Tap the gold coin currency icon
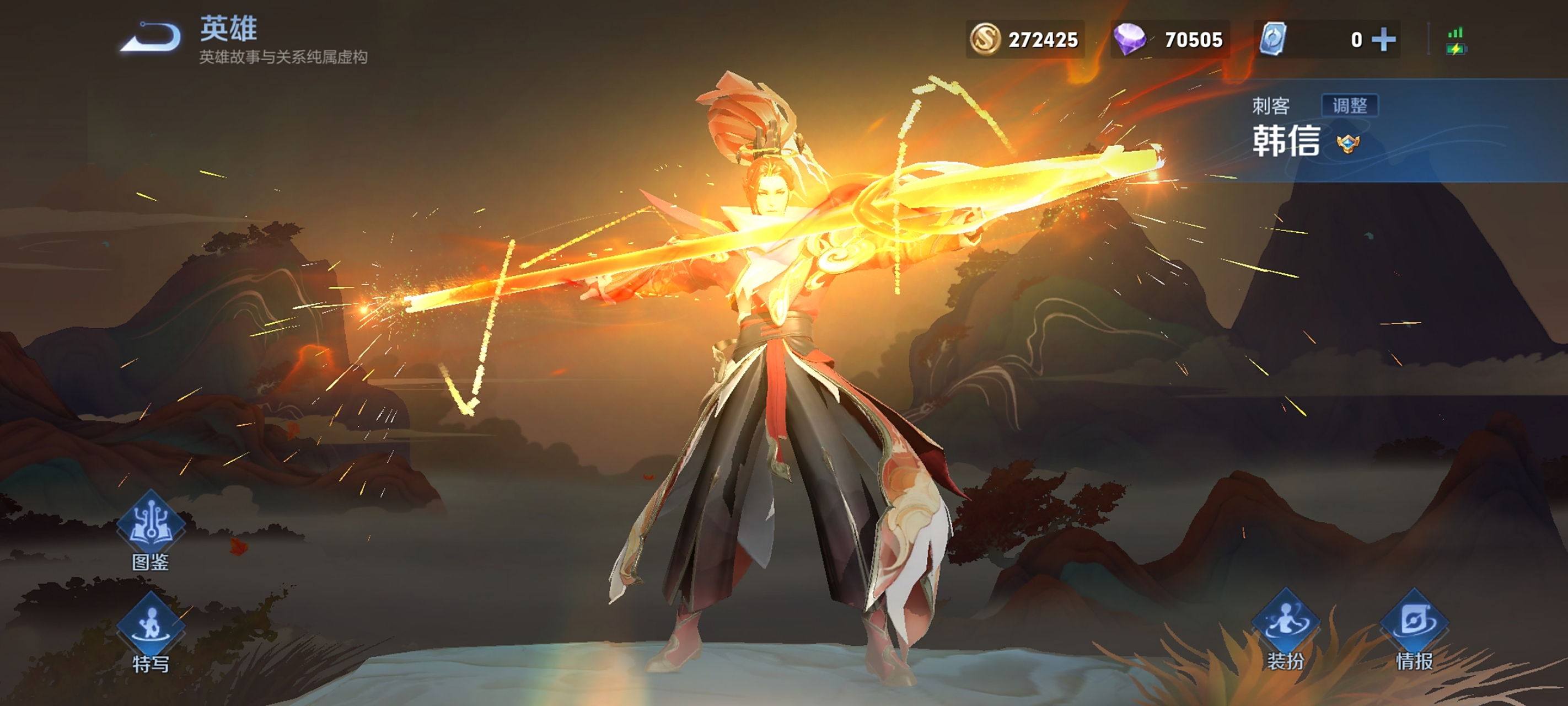Image resolution: width=1568 pixels, height=706 pixels. tap(984, 40)
